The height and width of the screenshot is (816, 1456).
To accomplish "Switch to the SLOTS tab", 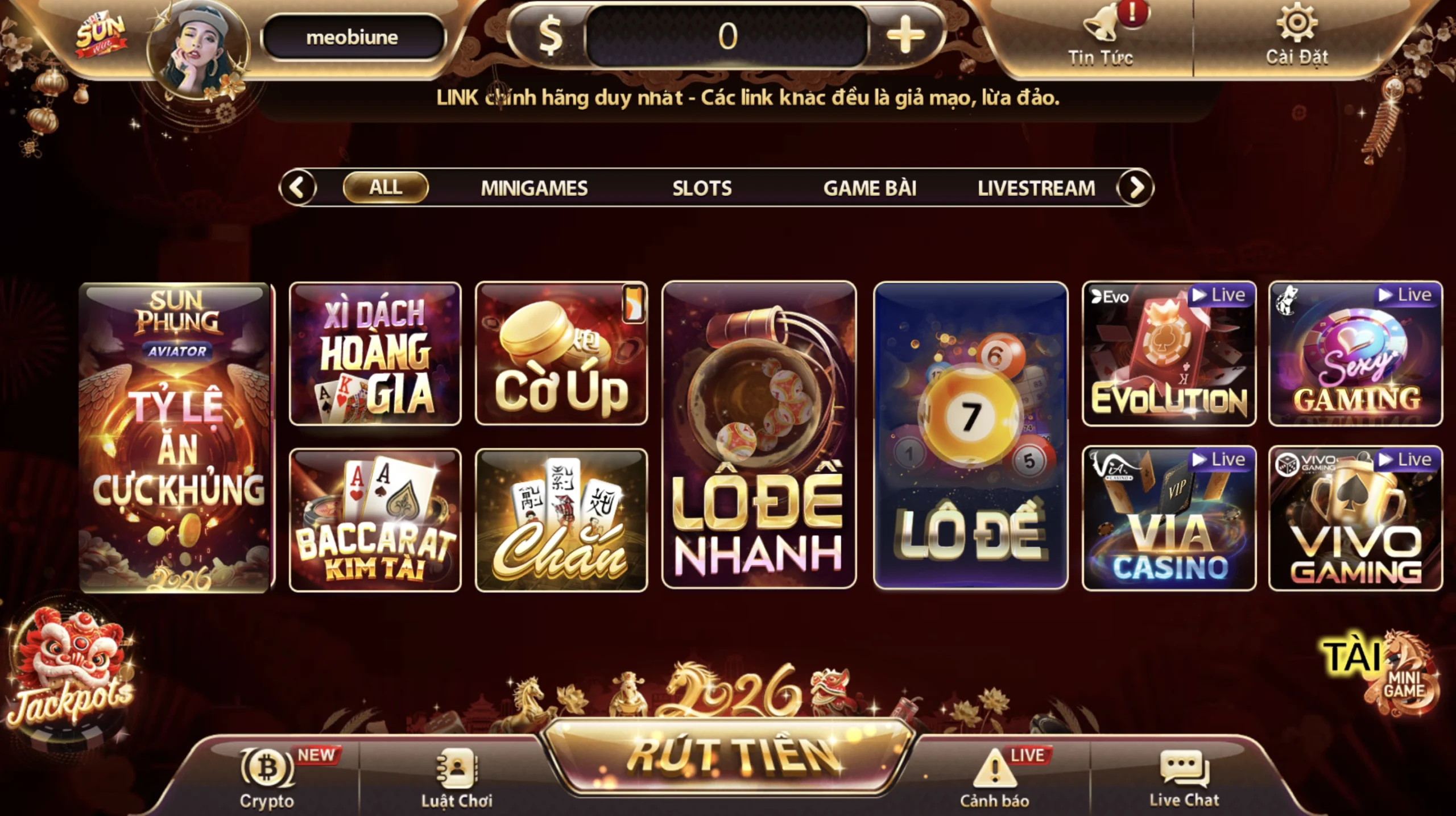I will (702, 188).
